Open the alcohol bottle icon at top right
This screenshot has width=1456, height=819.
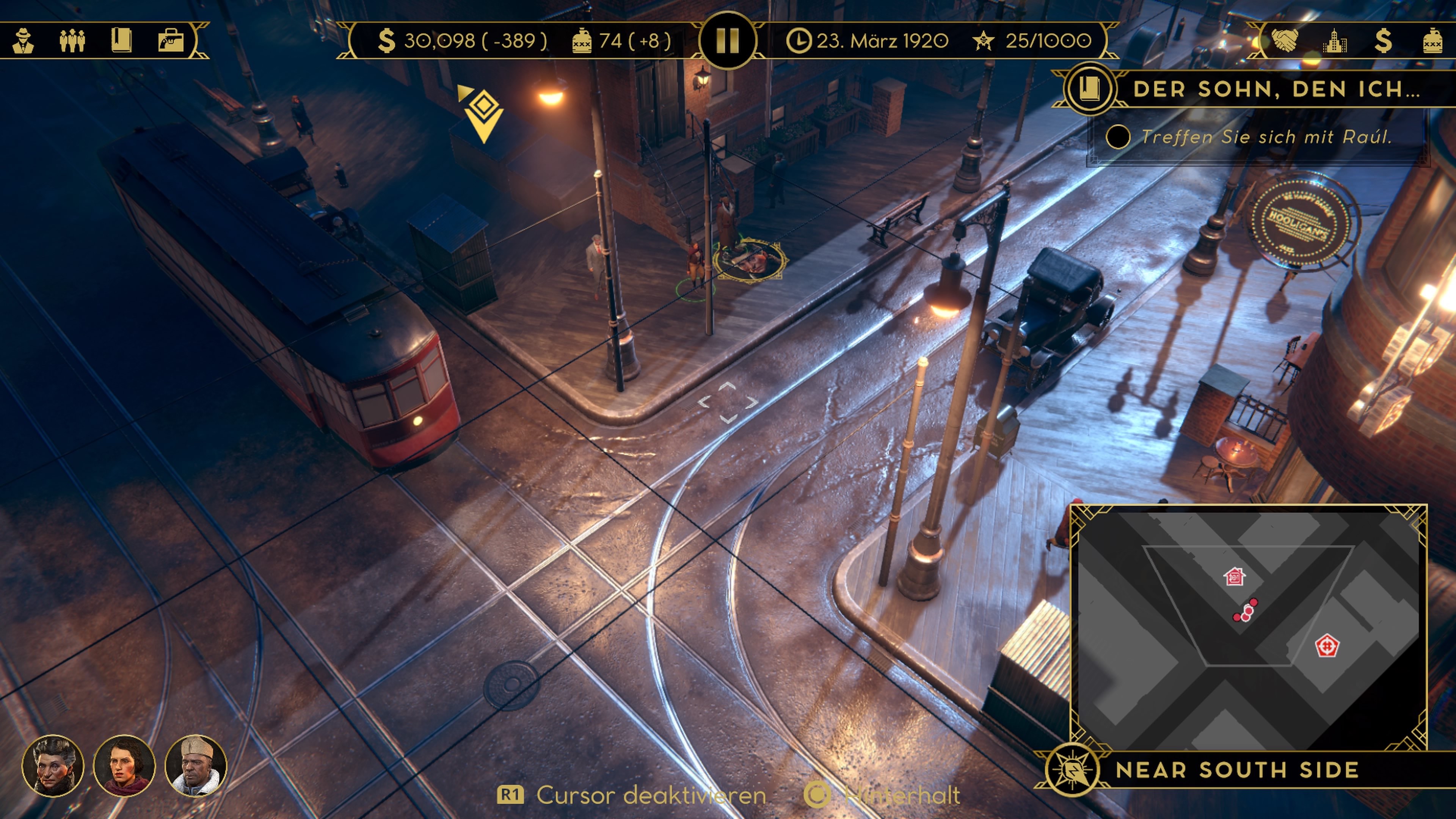pos(1432,41)
